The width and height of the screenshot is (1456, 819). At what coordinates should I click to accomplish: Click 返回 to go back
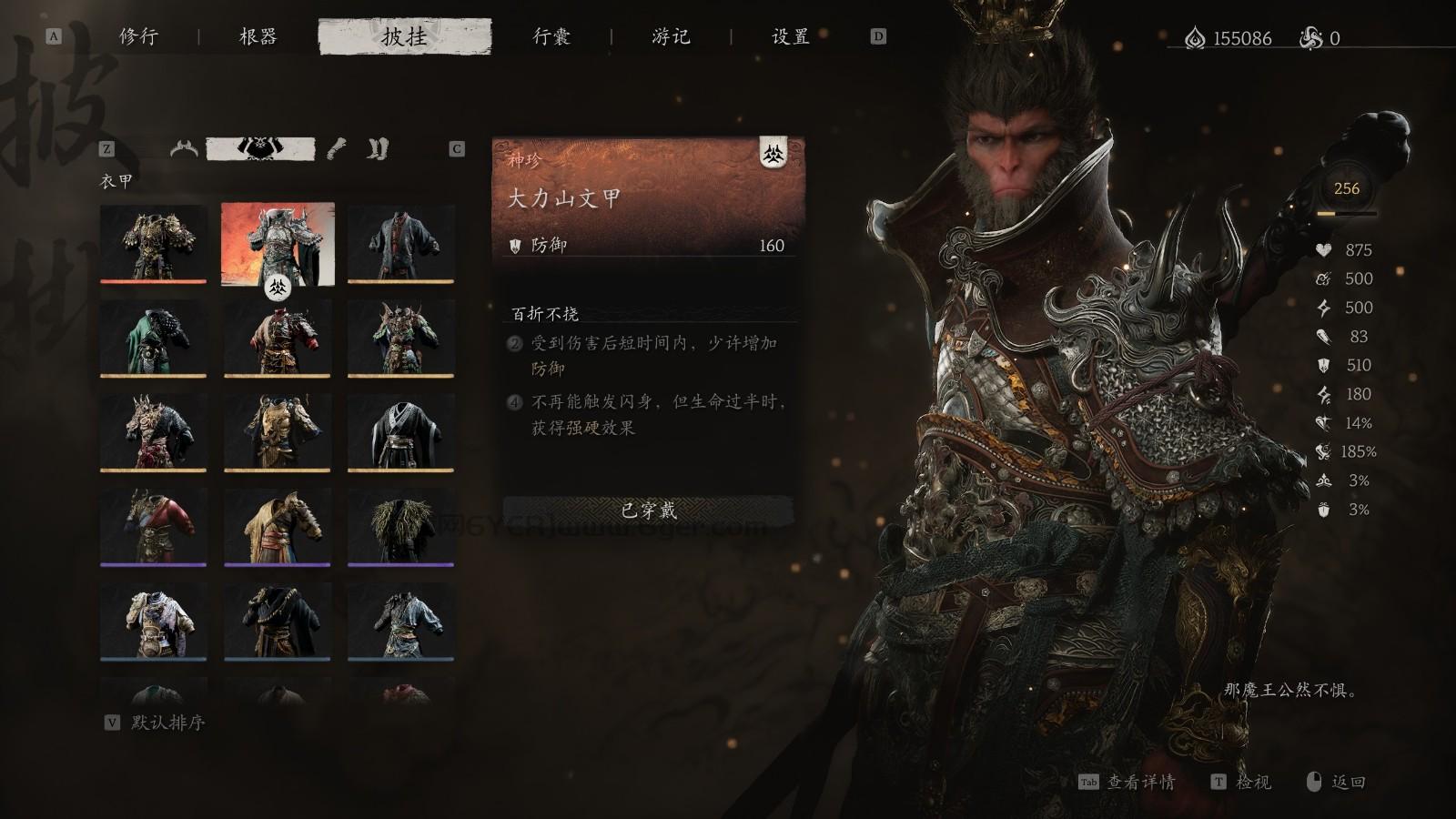pyautogui.click(x=1347, y=782)
